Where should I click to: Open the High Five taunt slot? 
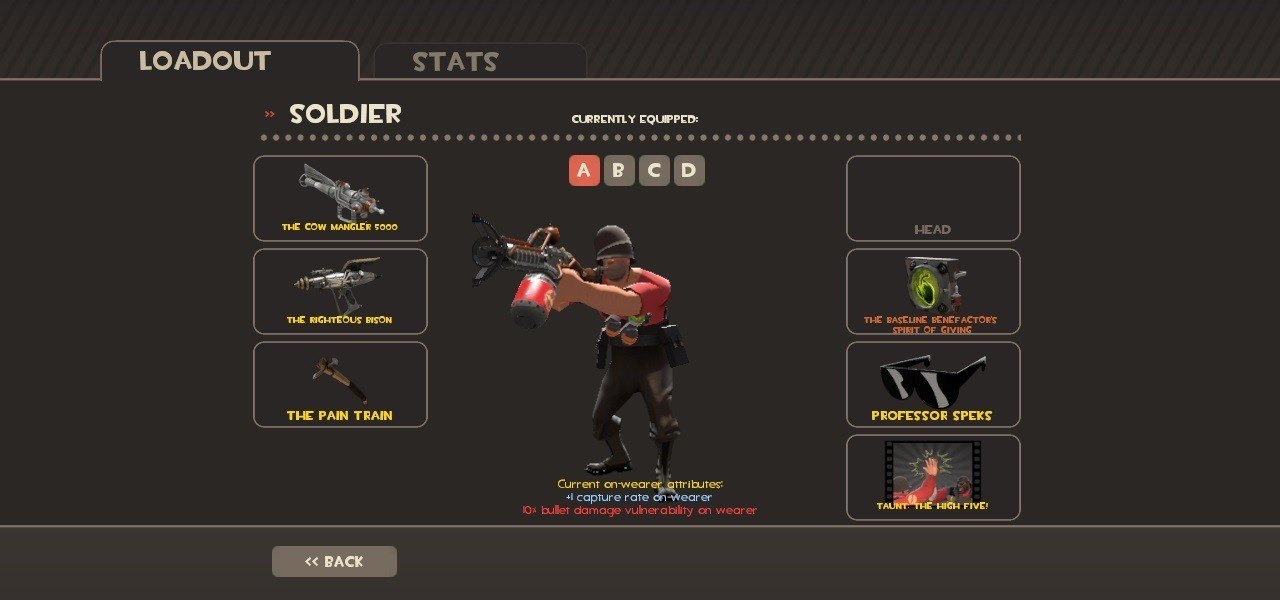(933, 477)
